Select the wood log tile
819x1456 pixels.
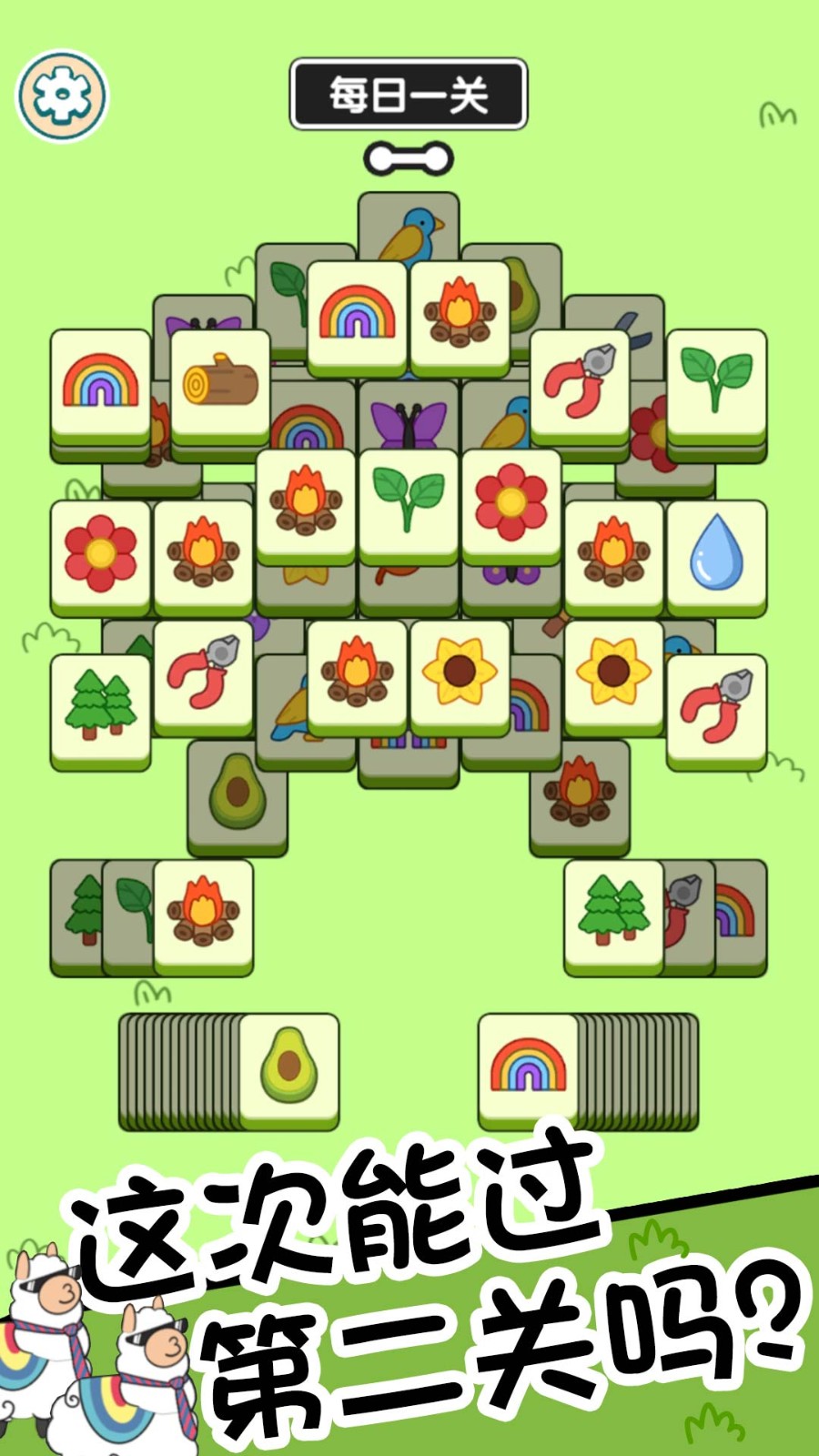tap(220, 384)
